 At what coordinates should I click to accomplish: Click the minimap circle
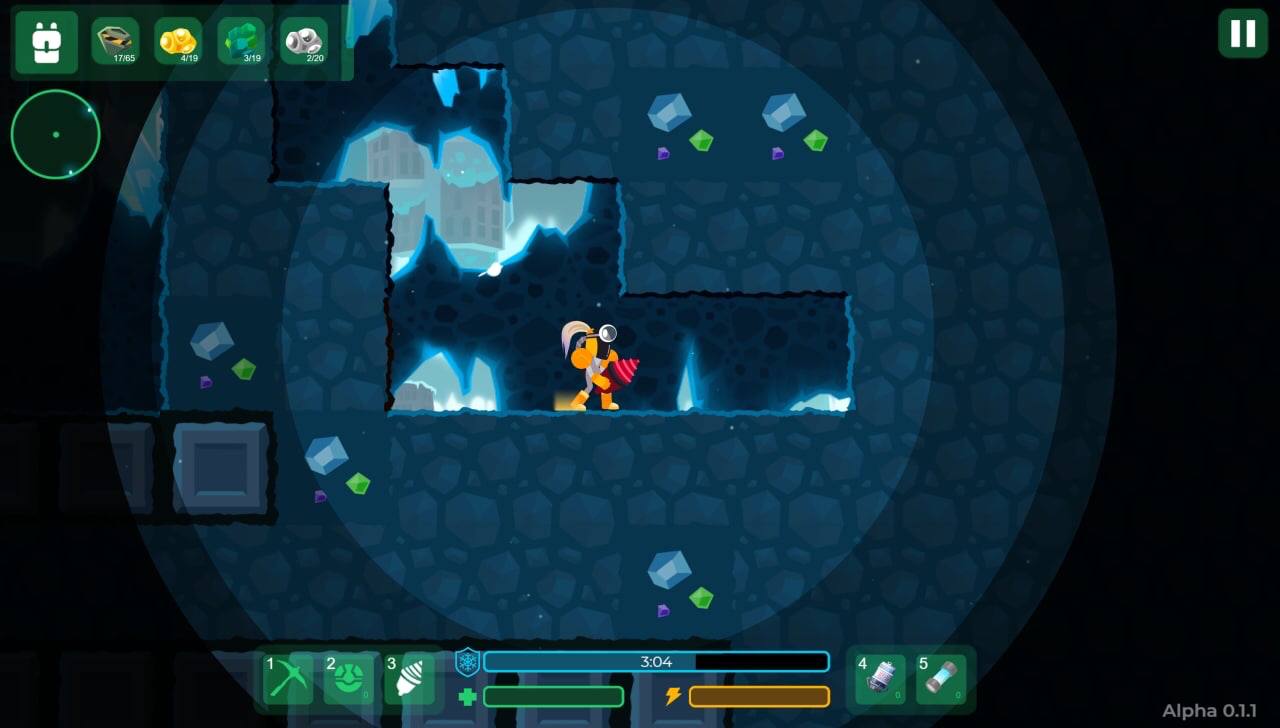[x=56, y=134]
